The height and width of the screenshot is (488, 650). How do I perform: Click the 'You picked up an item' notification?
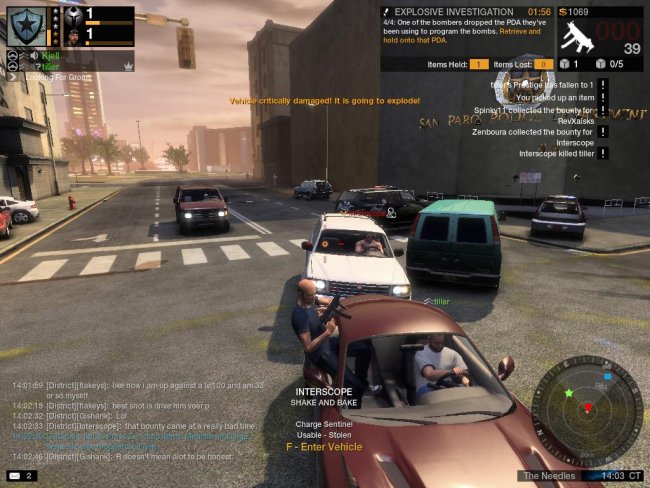pos(552,98)
